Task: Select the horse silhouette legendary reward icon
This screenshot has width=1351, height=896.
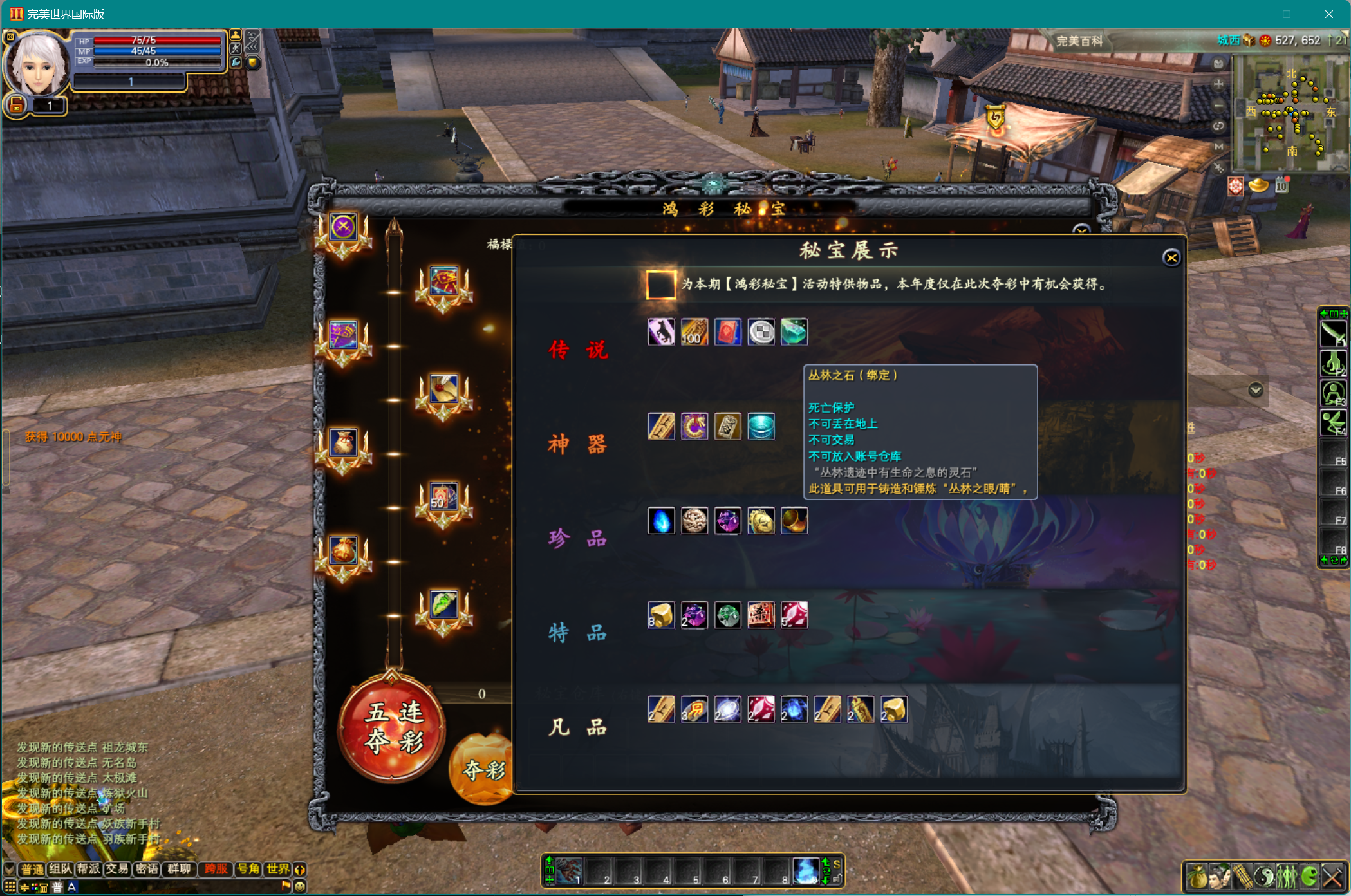Action: tap(661, 332)
